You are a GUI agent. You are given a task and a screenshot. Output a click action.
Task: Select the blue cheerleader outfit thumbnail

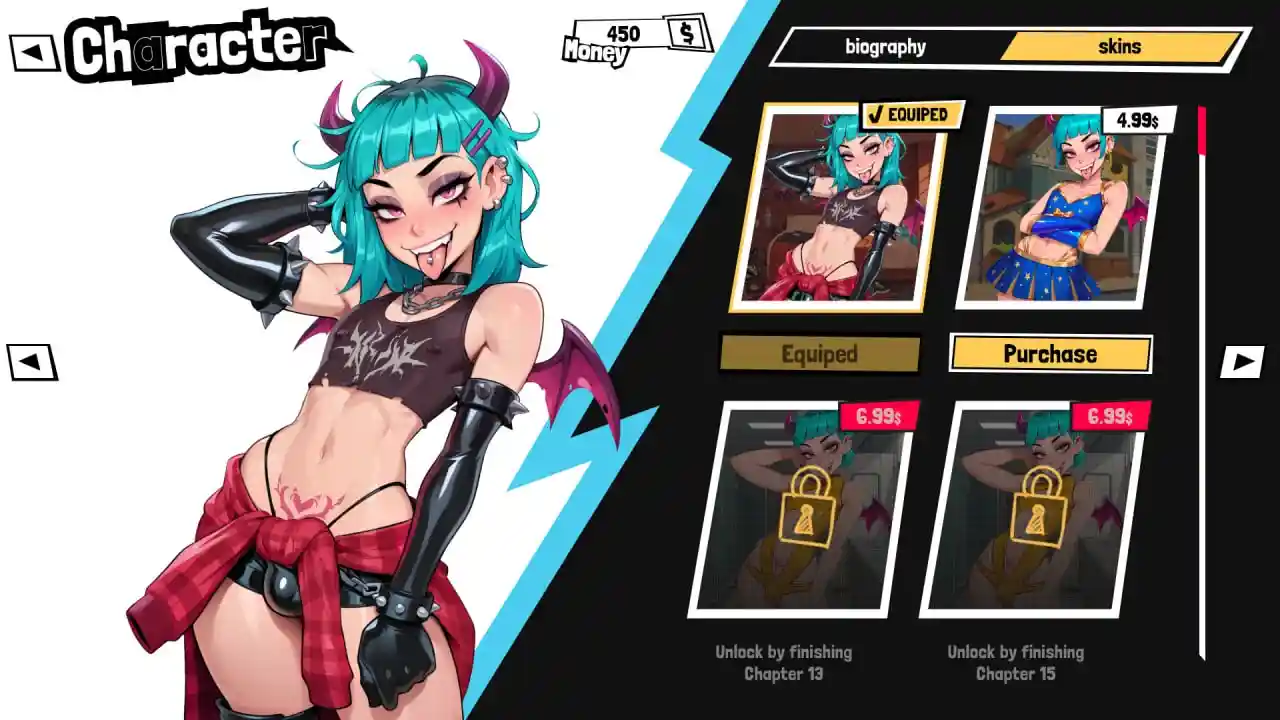pyautogui.click(x=1060, y=213)
